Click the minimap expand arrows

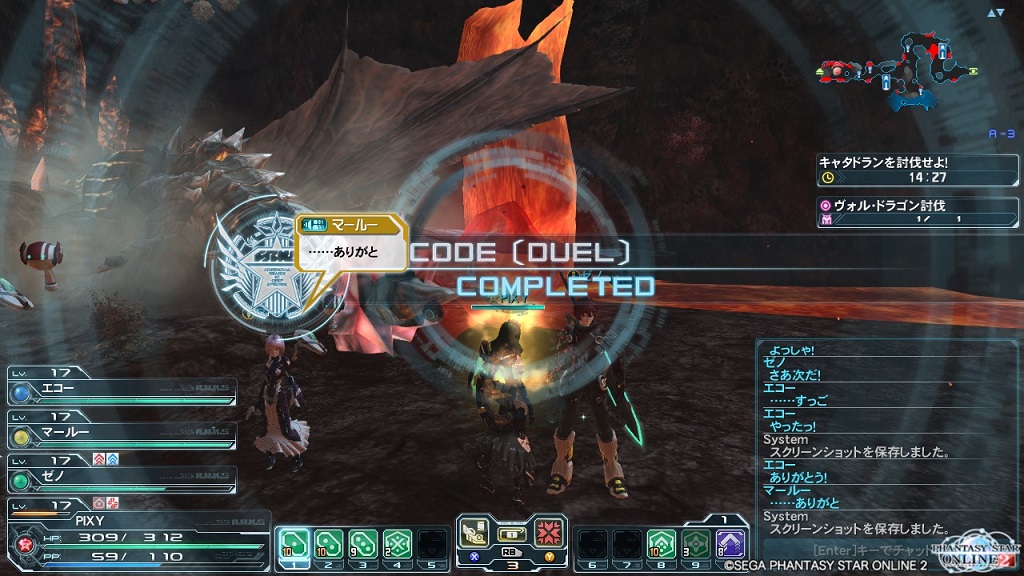coord(995,13)
